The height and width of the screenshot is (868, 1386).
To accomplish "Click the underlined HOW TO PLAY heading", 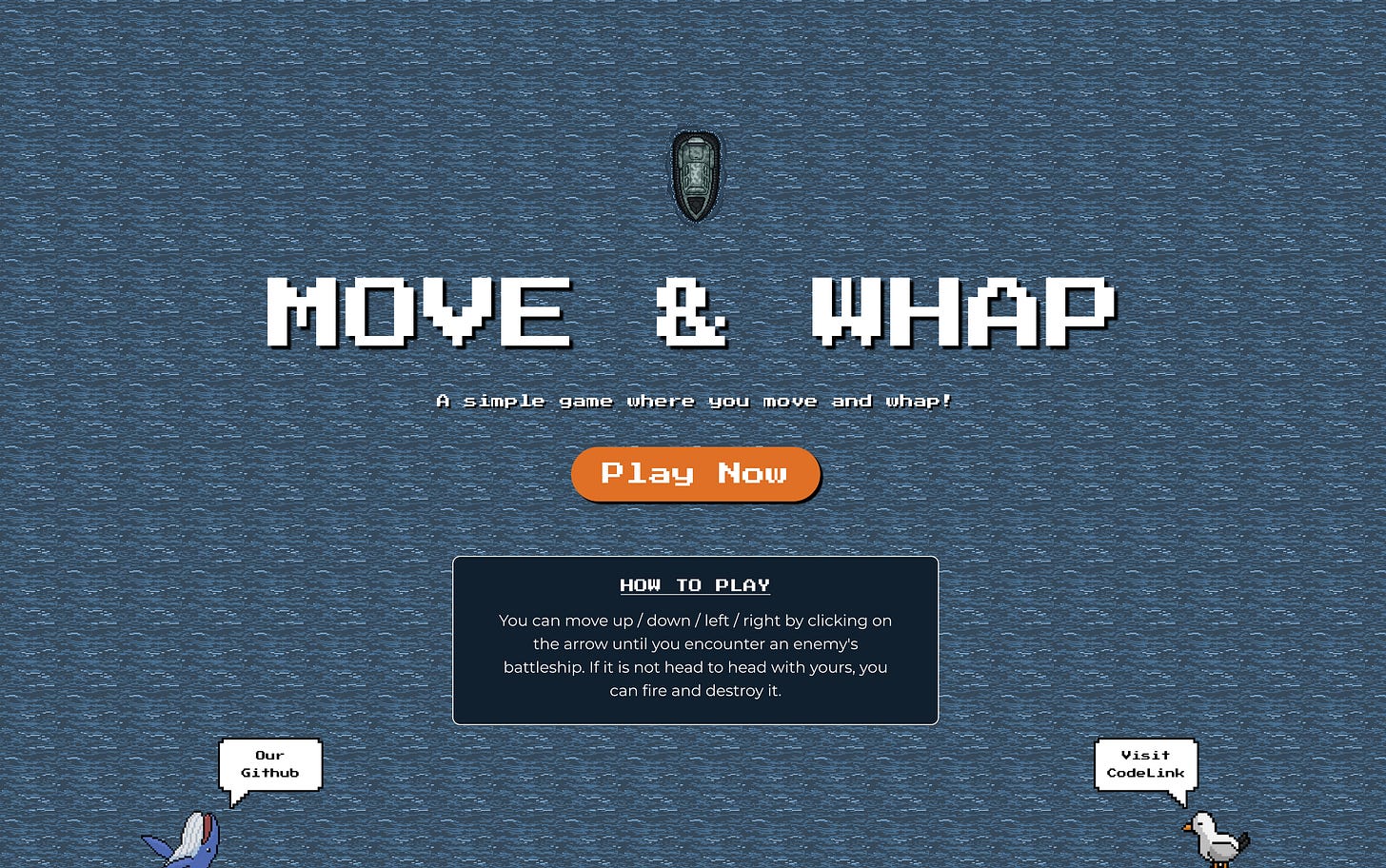I will pyautogui.click(x=694, y=585).
